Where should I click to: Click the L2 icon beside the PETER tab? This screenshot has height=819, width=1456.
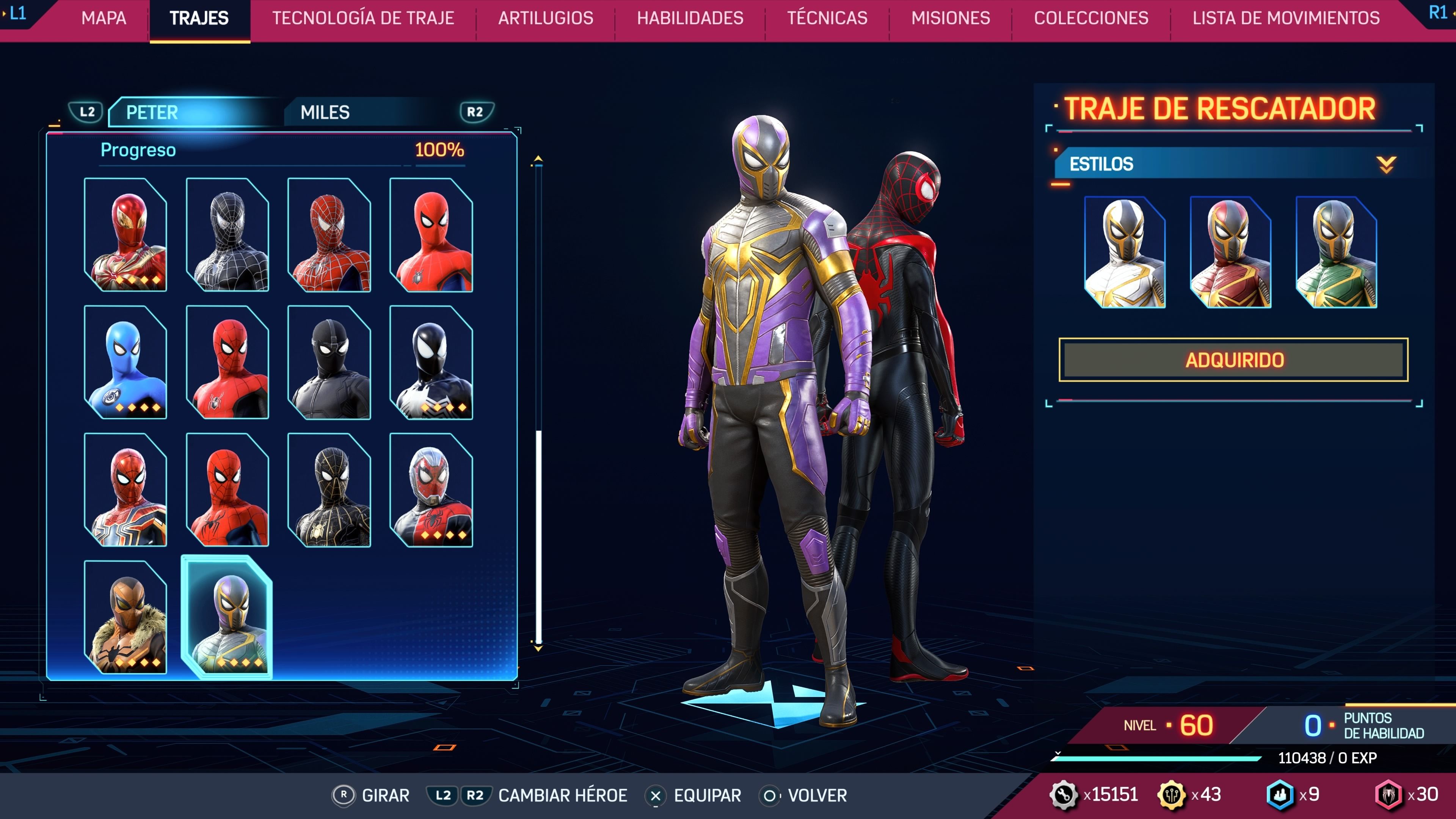point(88,111)
